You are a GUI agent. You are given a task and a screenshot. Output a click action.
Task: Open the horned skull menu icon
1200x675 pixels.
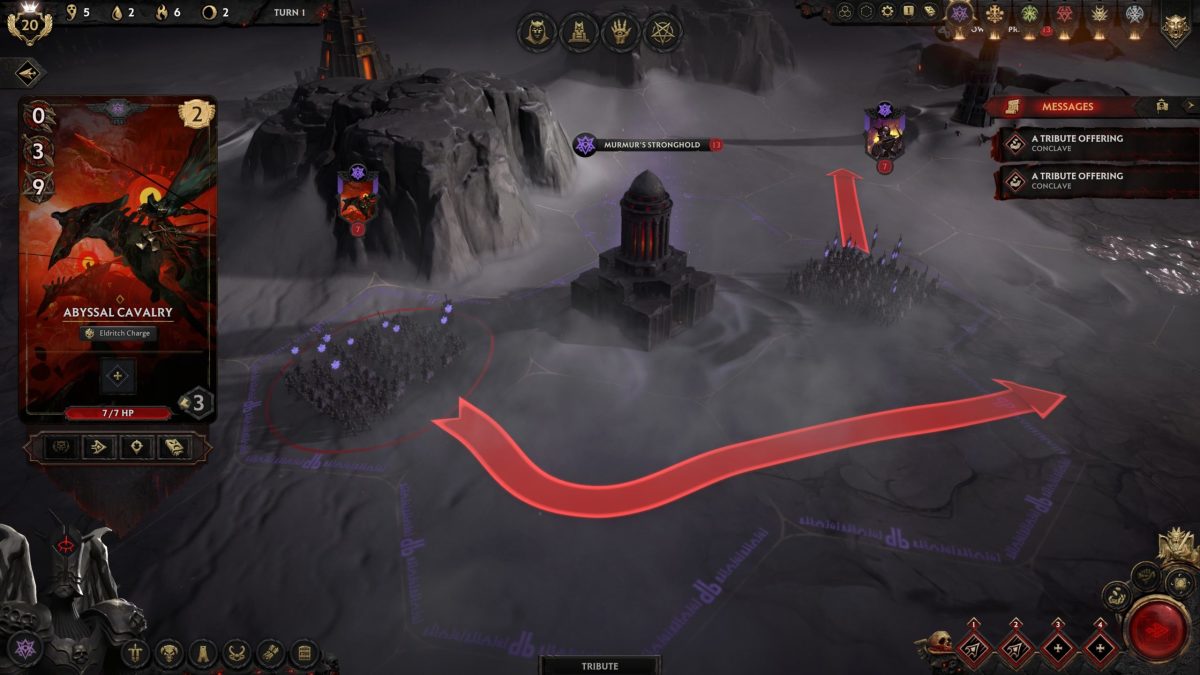(x=168, y=654)
